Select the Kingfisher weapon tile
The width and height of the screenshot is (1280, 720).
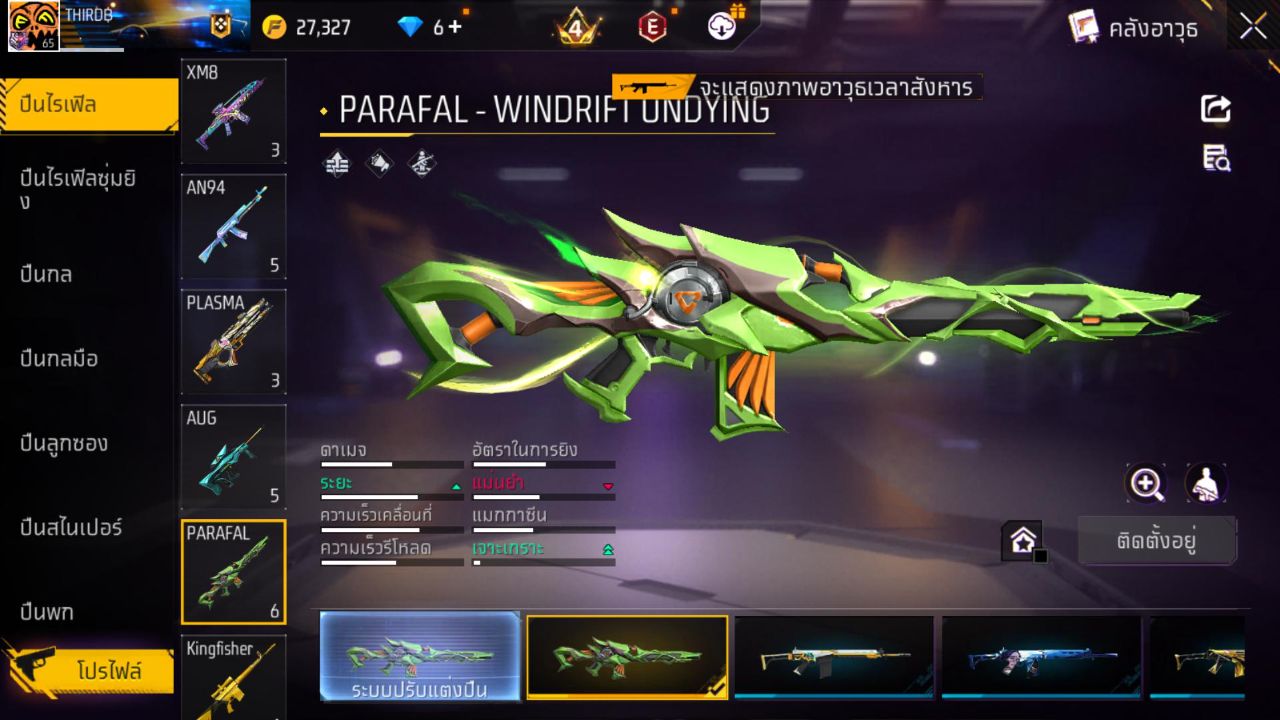pyautogui.click(x=233, y=677)
